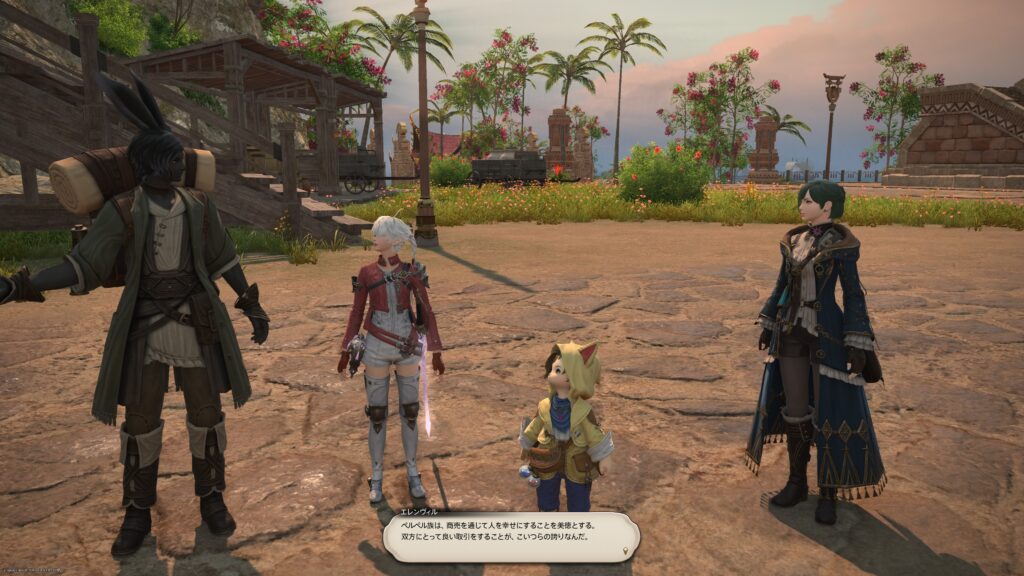1024x576 pixels.
Task: Click the gold advance marker in dialogue box
Action: (x=627, y=550)
